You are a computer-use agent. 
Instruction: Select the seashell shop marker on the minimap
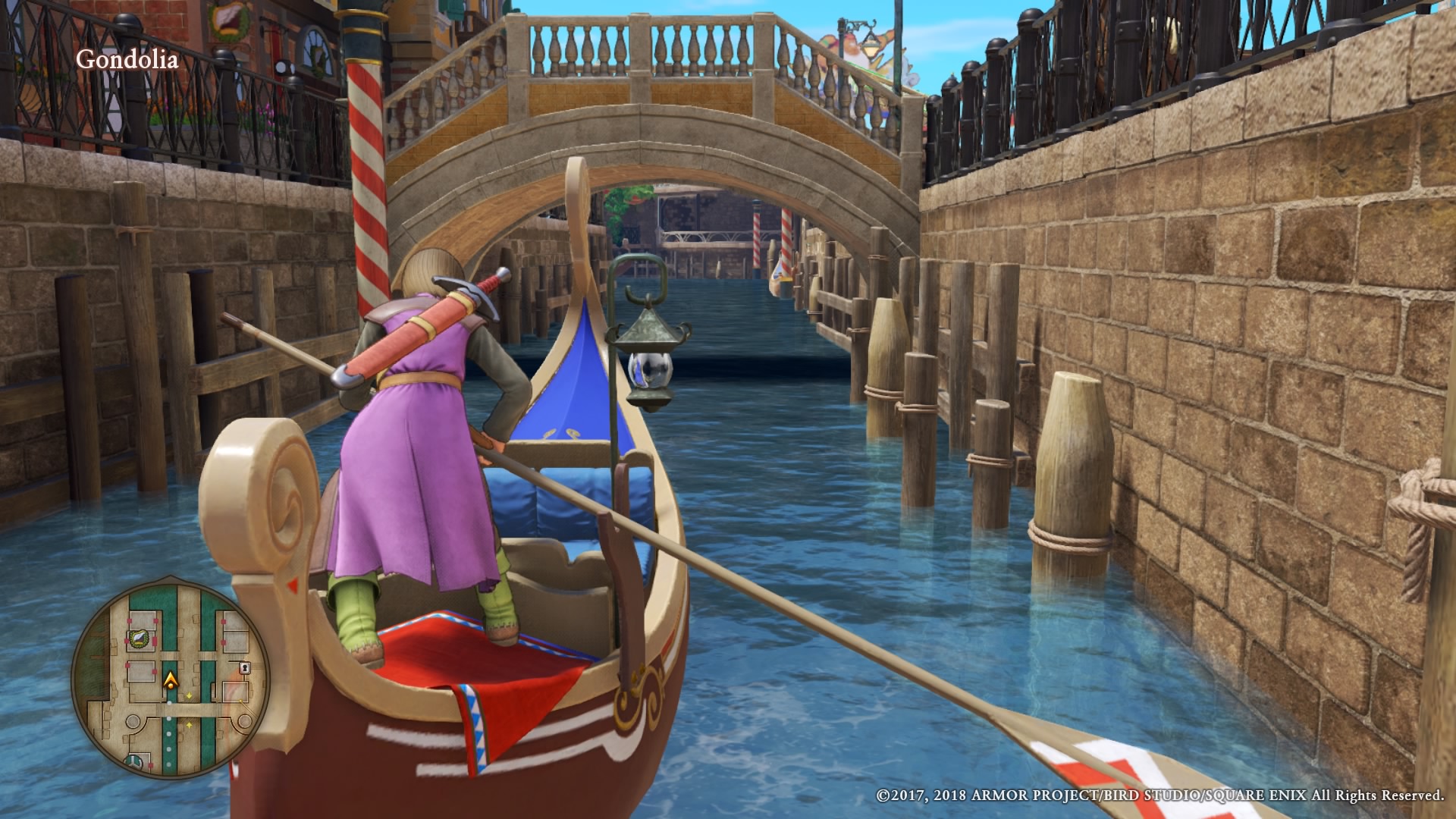click(139, 639)
